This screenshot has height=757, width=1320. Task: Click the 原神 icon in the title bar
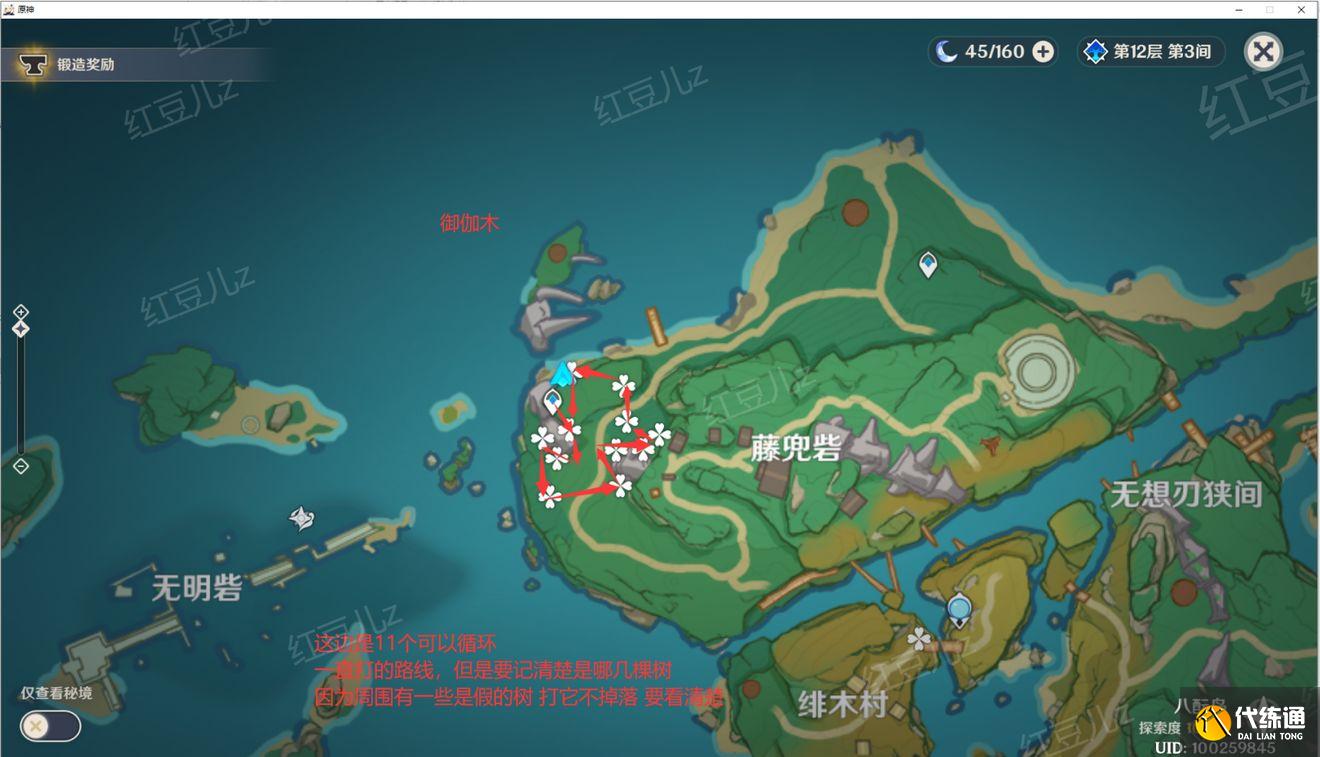pyautogui.click(x=10, y=8)
